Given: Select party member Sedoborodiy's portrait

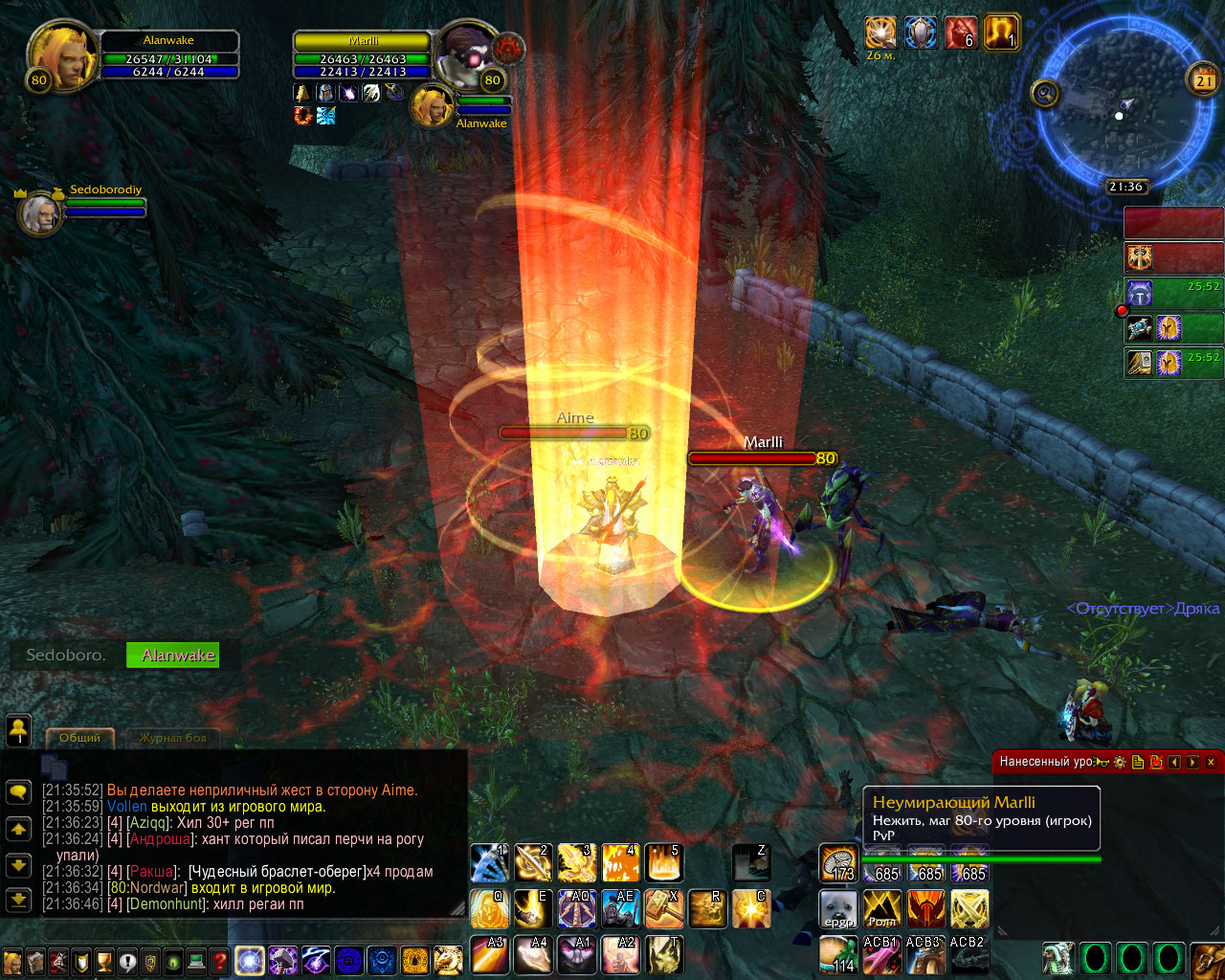Looking at the screenshot, I should [x=40, y=212].
